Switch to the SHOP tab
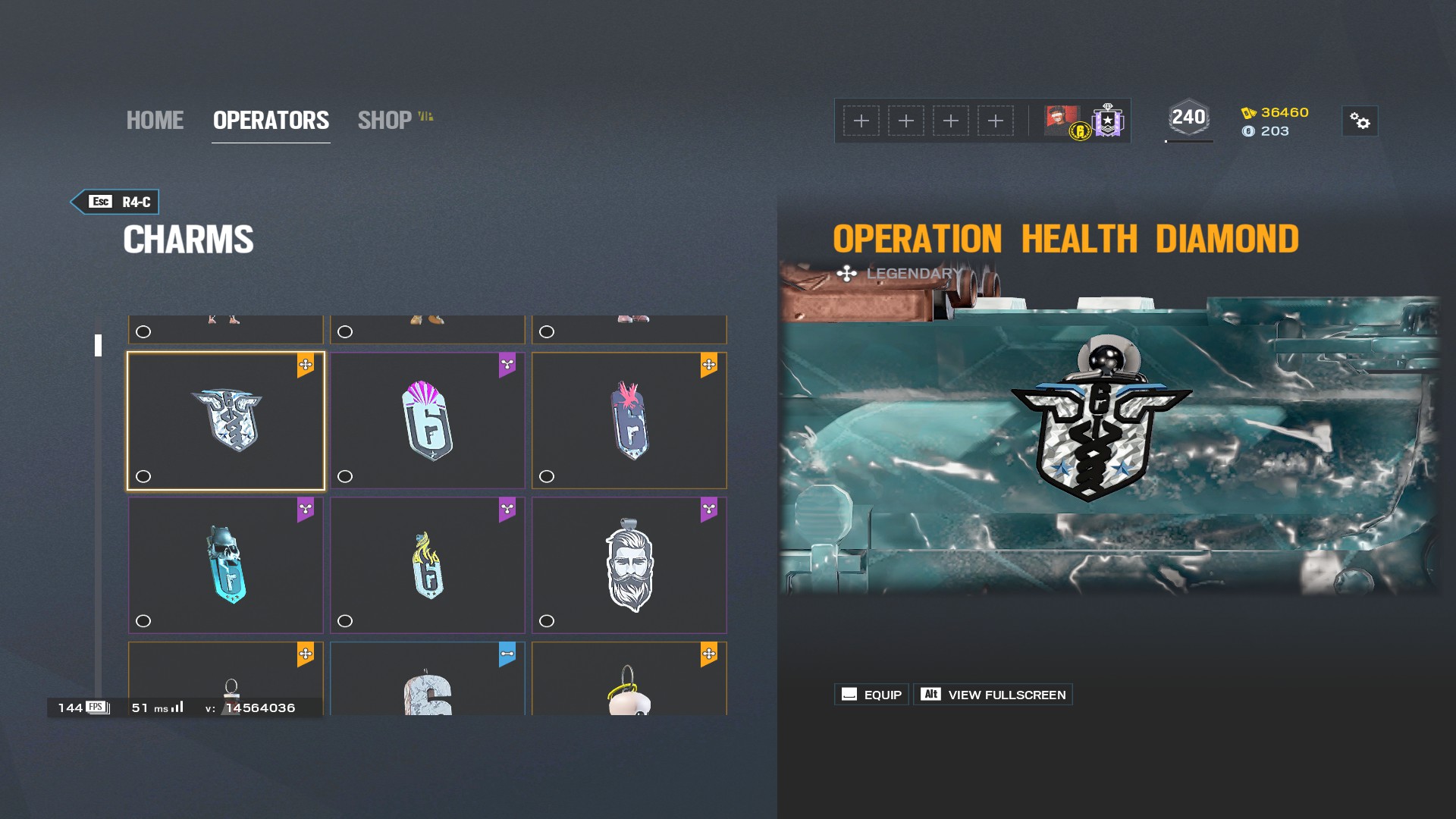This screenshot has height=819, width=1456. [x=385, y=120]
